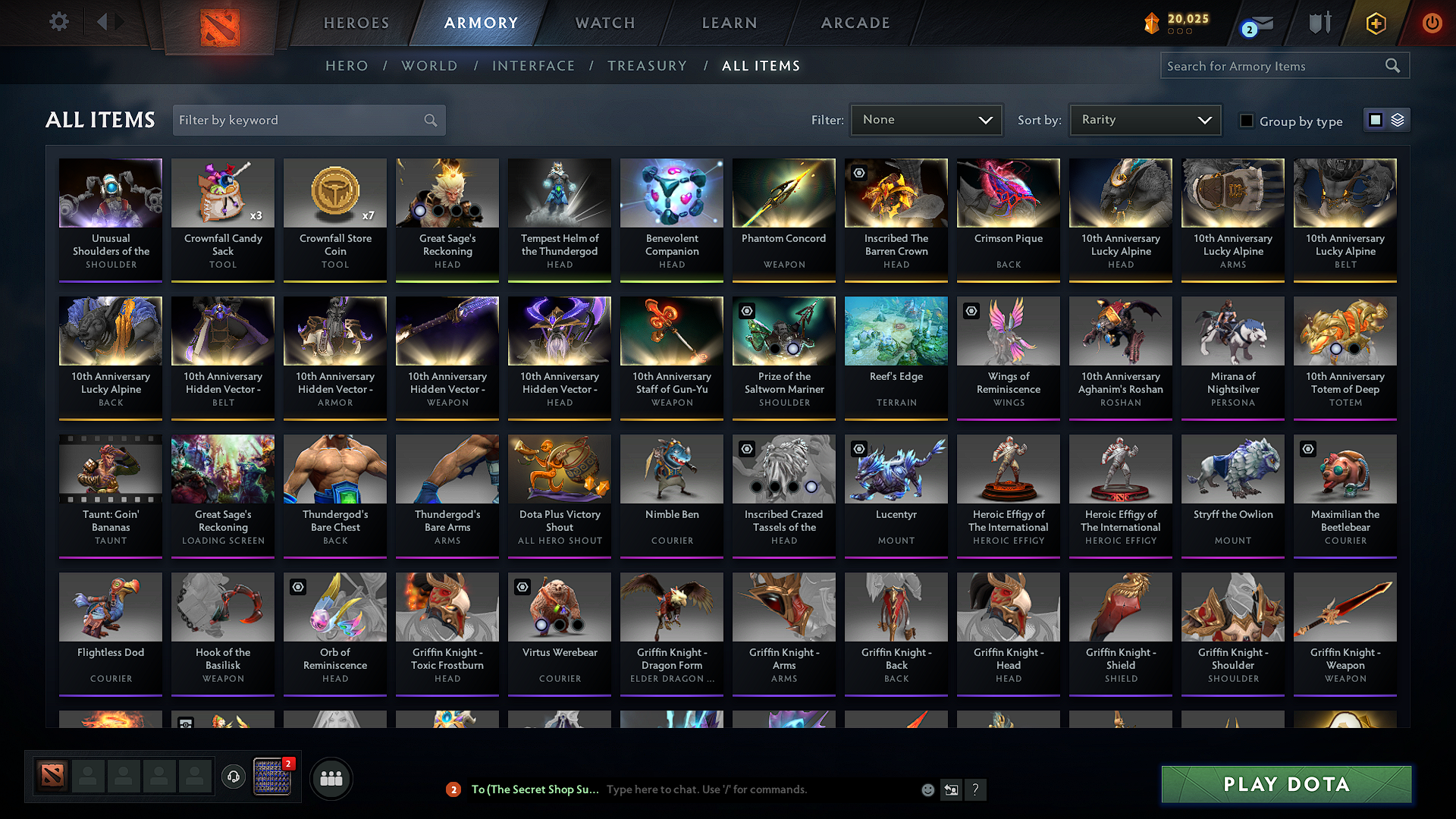
Task: Open the mail notifications icon
Action: (x=1260, y=24)
